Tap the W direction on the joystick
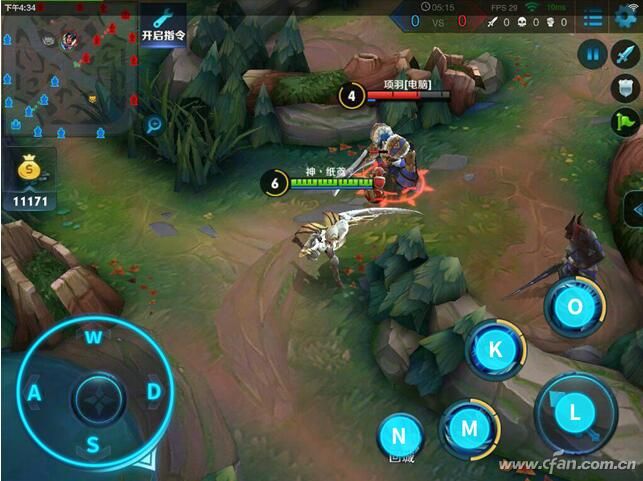Image resolution: width=643 pixels, height=481 pixels. (x=93, y=337)
